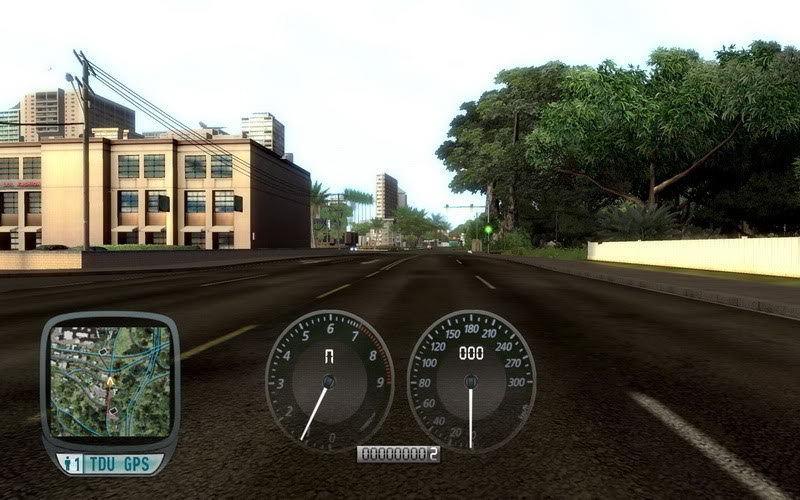Click the TDU GPS label bar

tap(122, 463)
